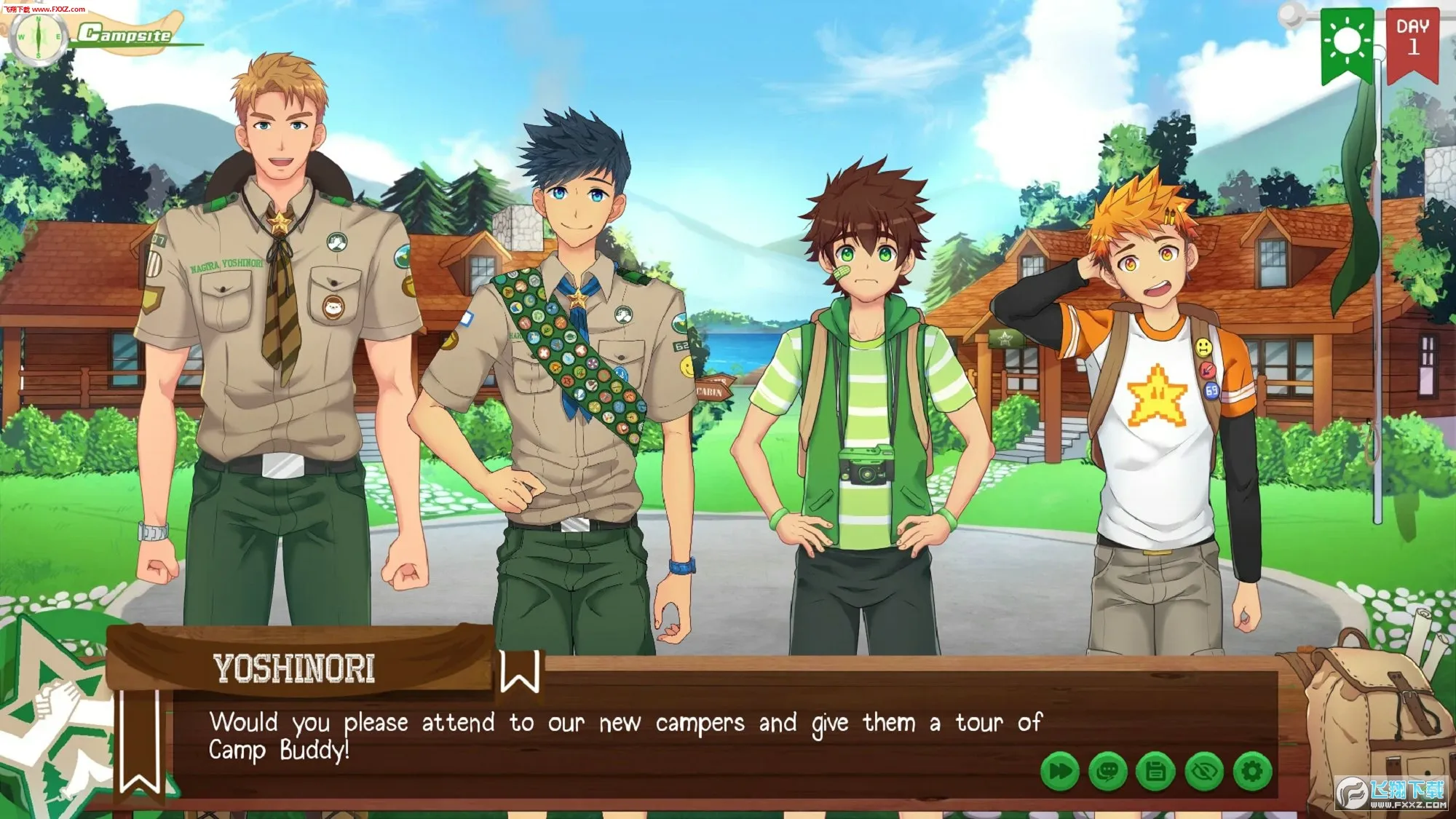
Task: Open settings with the gear icon
Action: pyautogui.click(x=1252, y=771)
